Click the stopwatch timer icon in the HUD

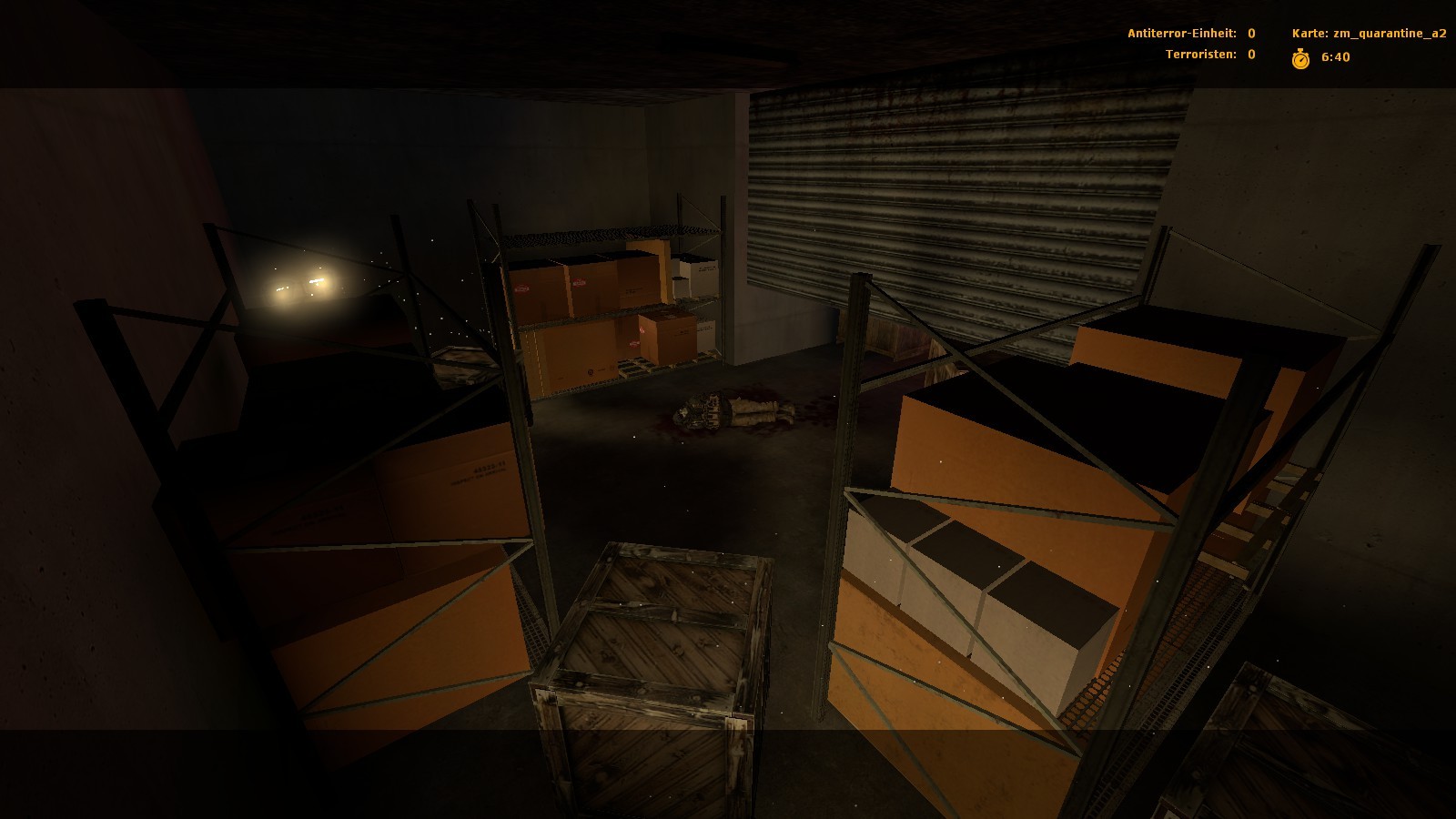click(1300, 57)
